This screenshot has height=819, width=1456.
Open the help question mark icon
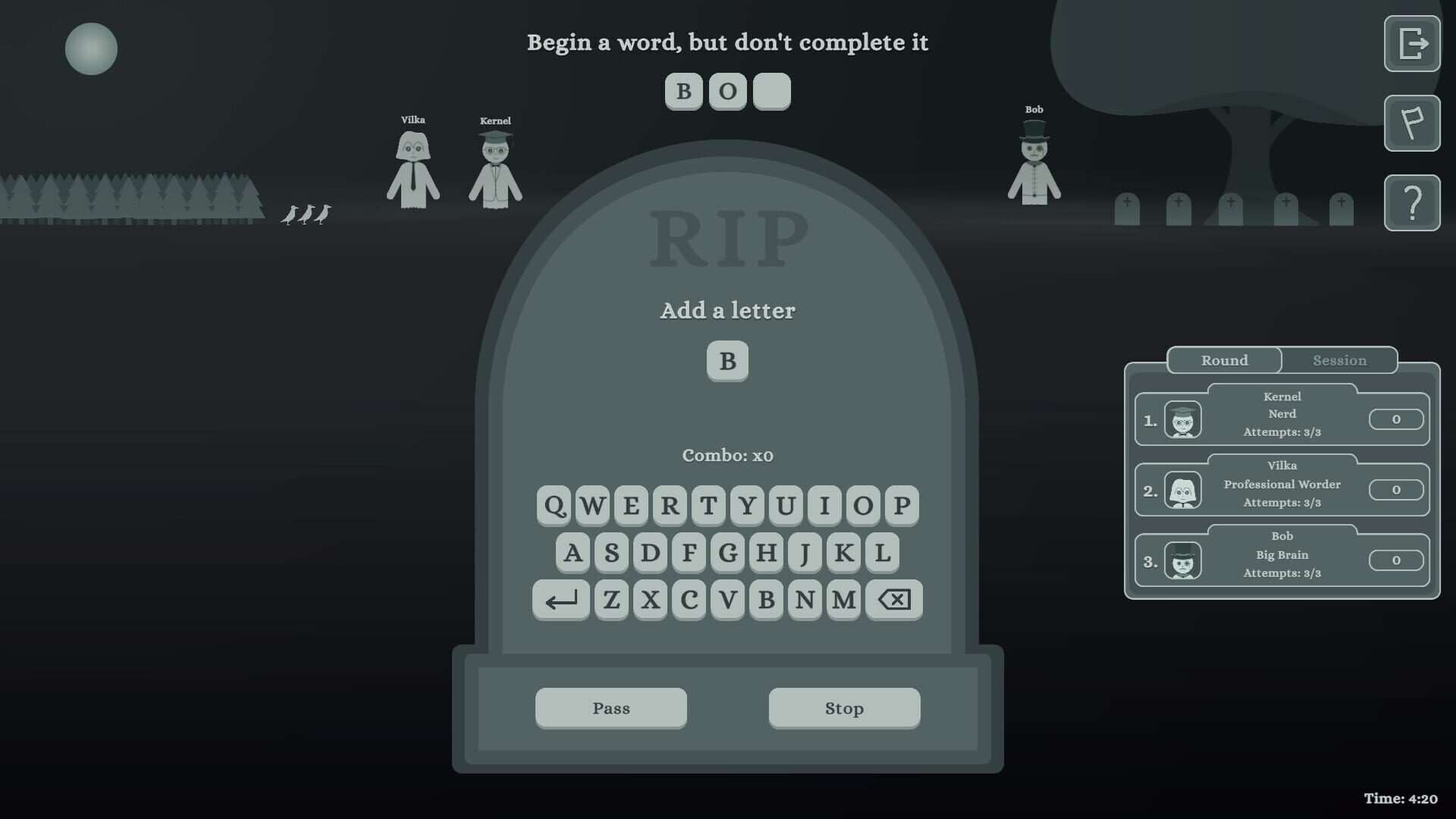1412,202
